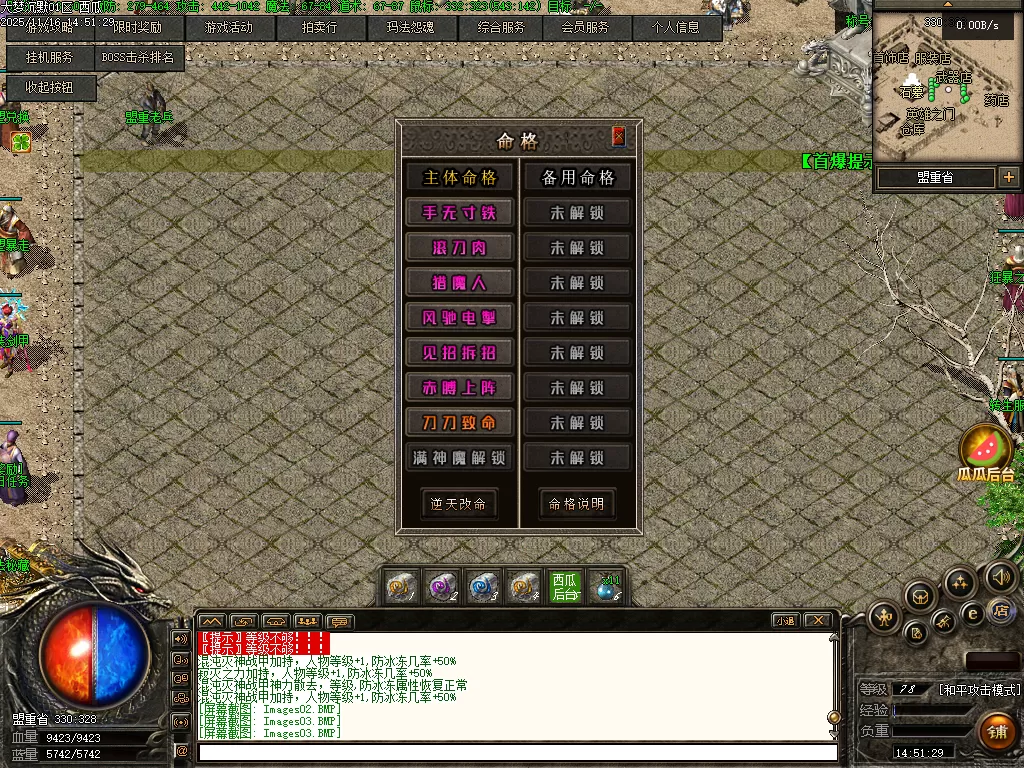Choose the 滚刀肉 destiny entry
The image size is (1024, 768).
tap(459, 248)
